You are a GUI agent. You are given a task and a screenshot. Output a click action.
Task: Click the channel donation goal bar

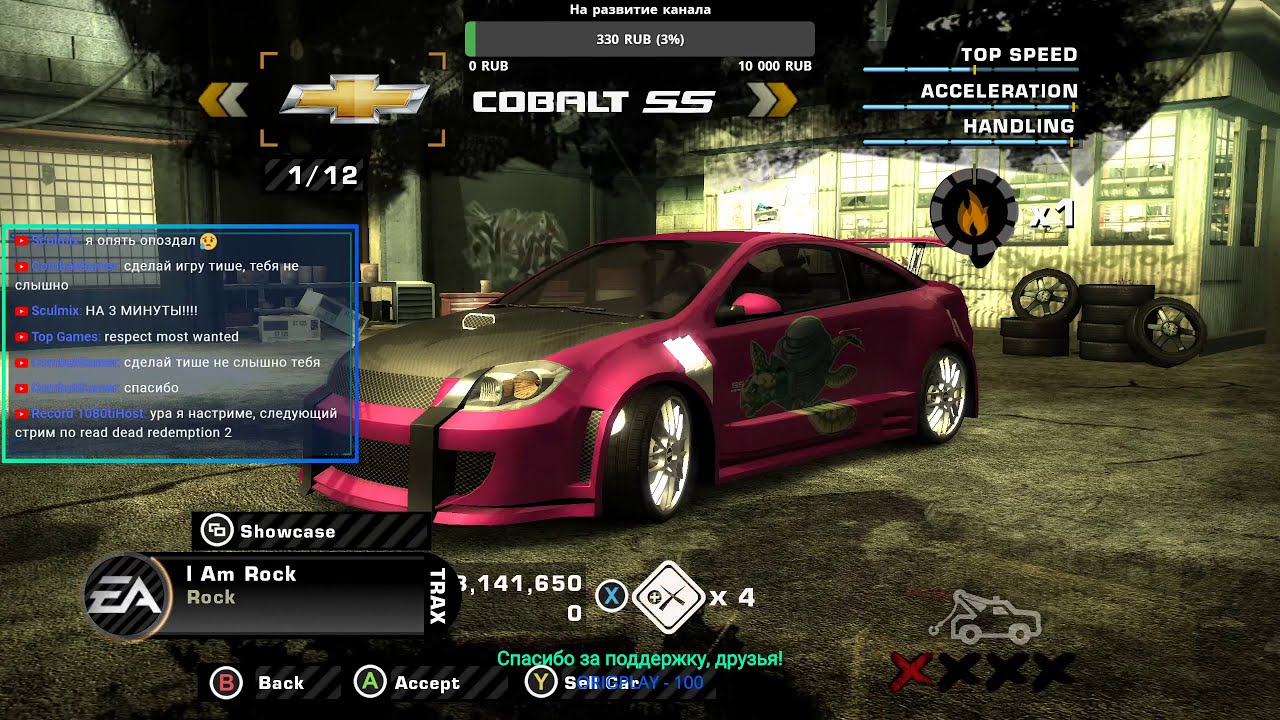click(640, 39)
